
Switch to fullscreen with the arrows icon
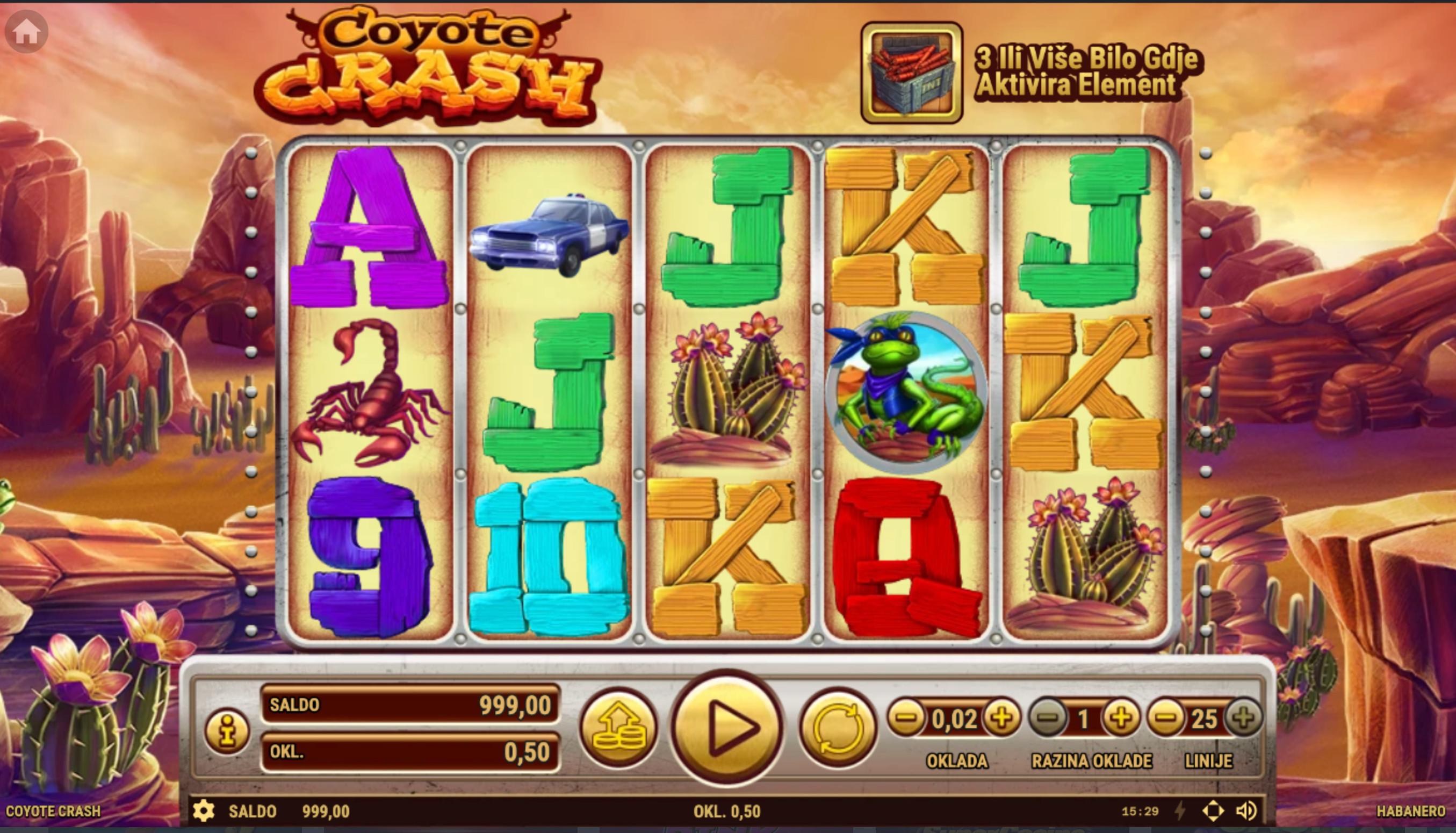(1213, 812)
